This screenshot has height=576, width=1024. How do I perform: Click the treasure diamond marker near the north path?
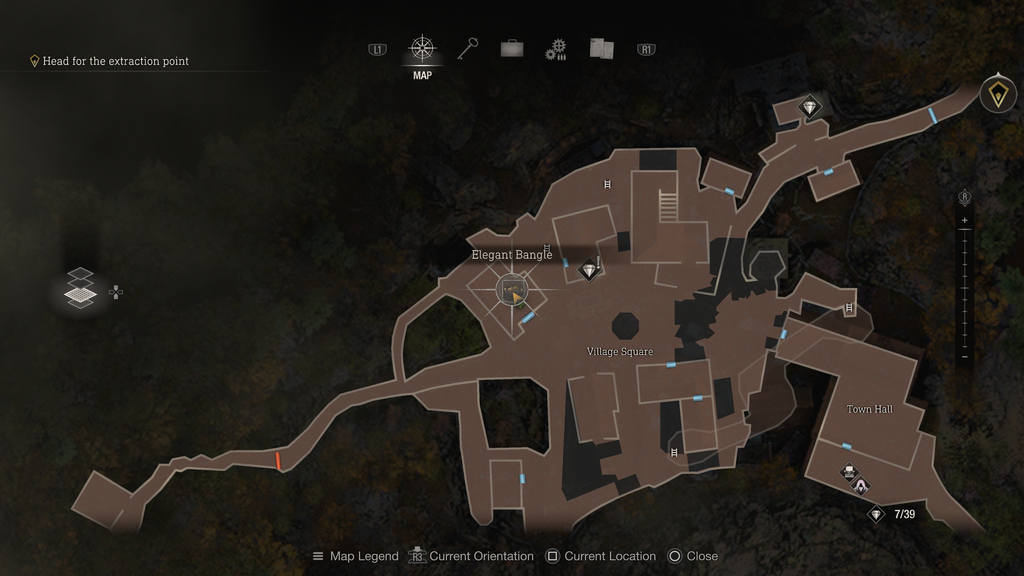point(809,107)
